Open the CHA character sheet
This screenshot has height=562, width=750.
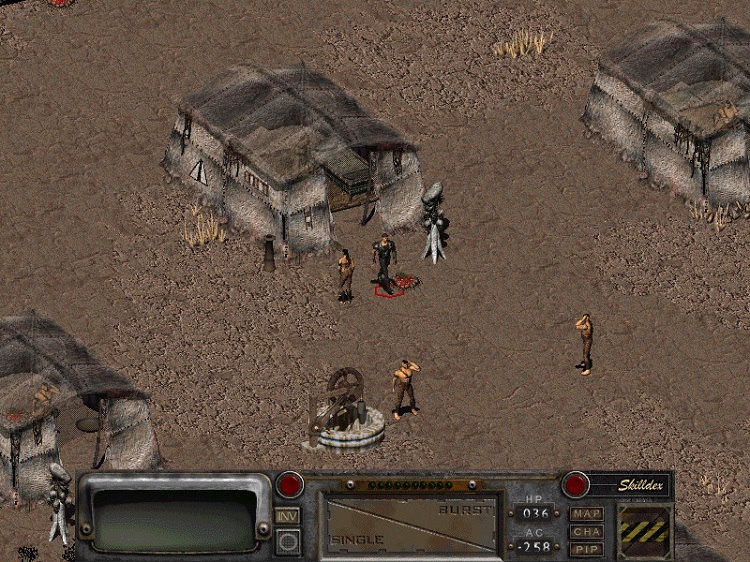click(587, 531)
